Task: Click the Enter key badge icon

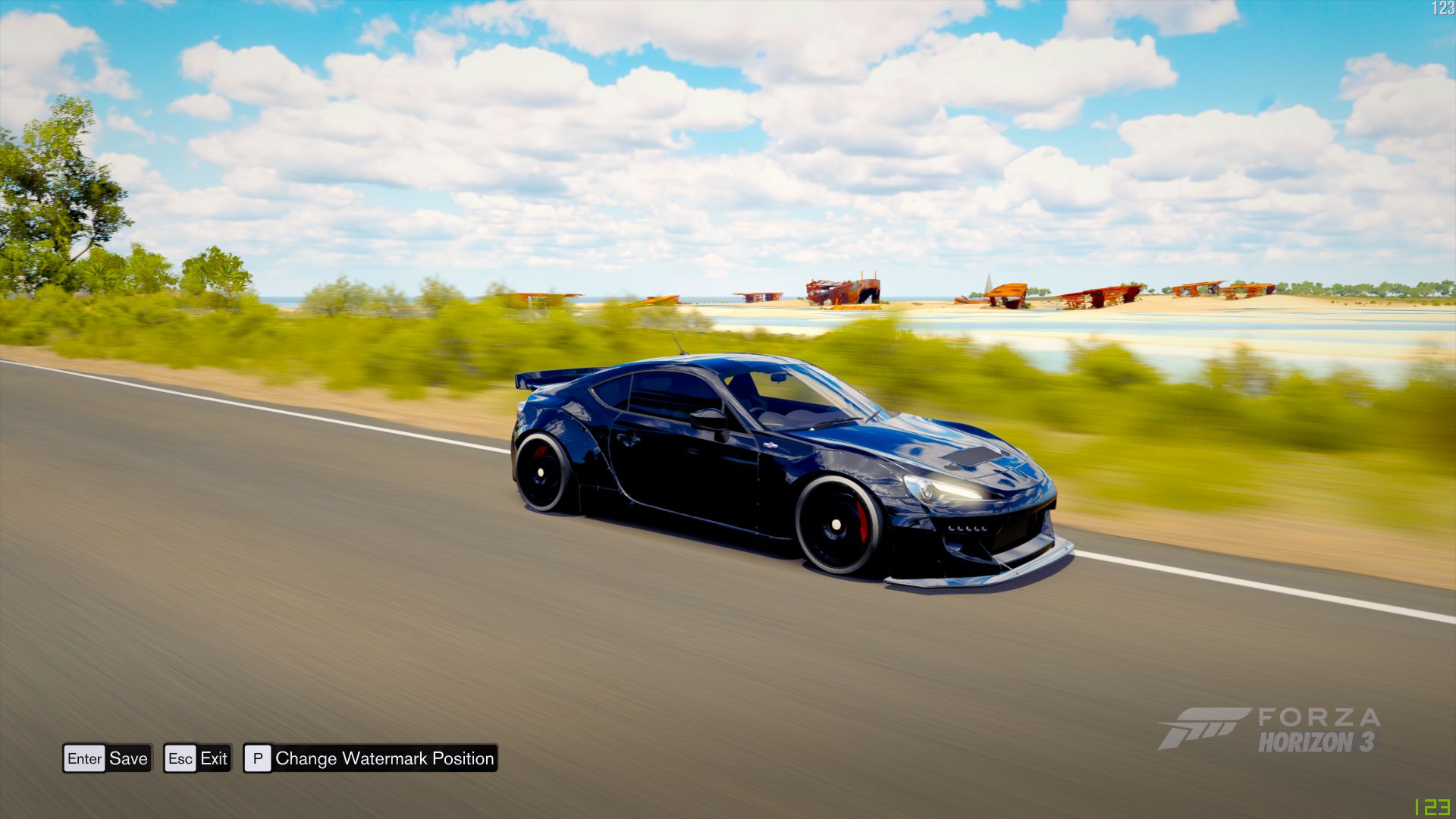Action: (85, 758)
